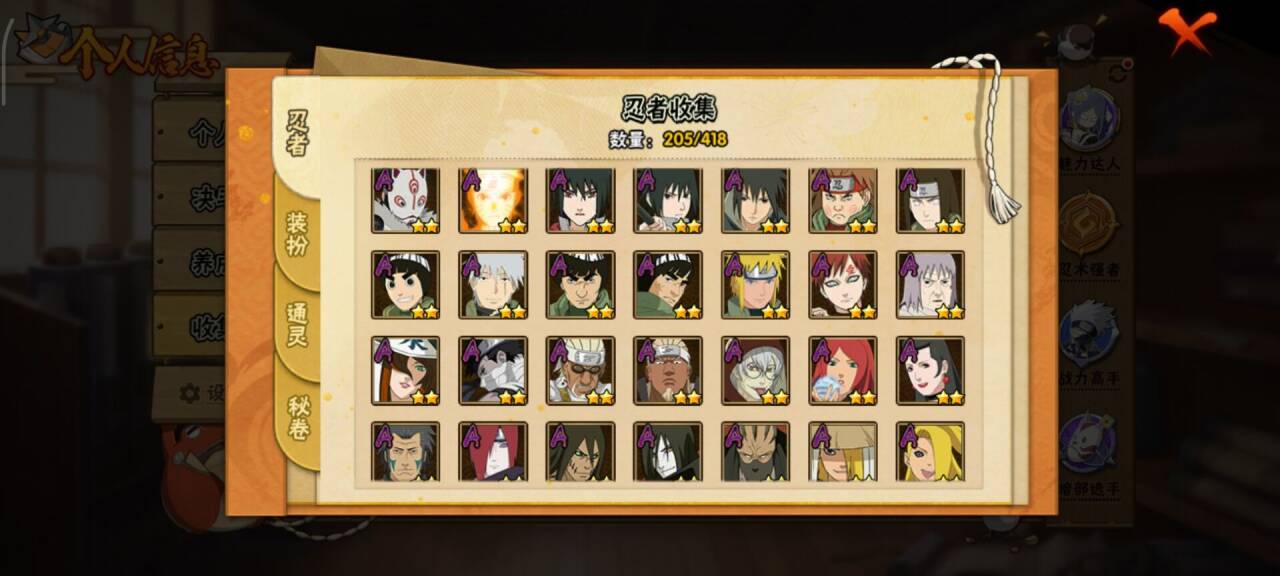The width and height of the screenshot is (1280, 576).
Task: Select the bowl-cut Rock Lee portrait
Action: [405, 285]
